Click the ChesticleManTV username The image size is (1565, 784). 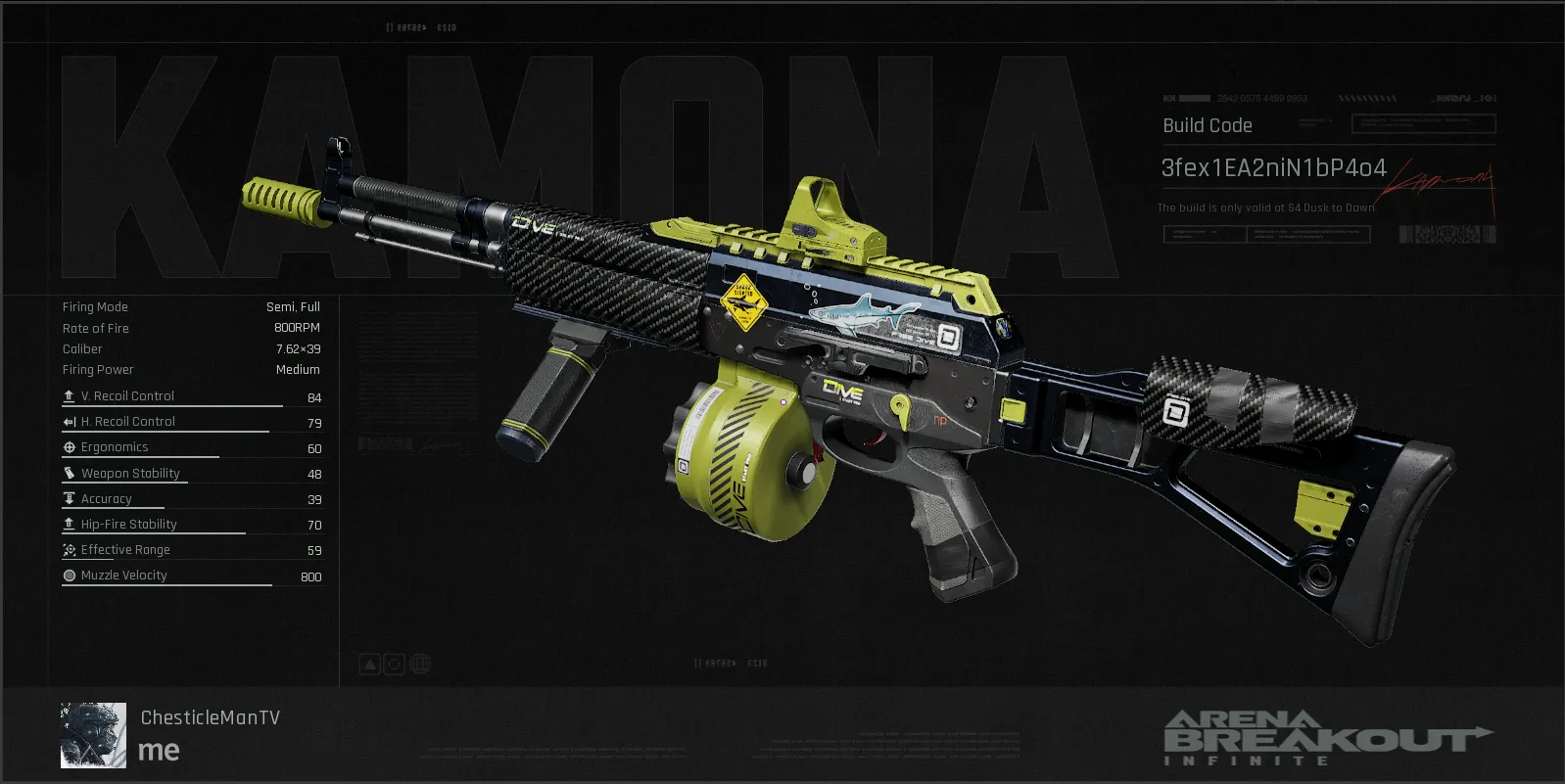click(x=209, y=716)
